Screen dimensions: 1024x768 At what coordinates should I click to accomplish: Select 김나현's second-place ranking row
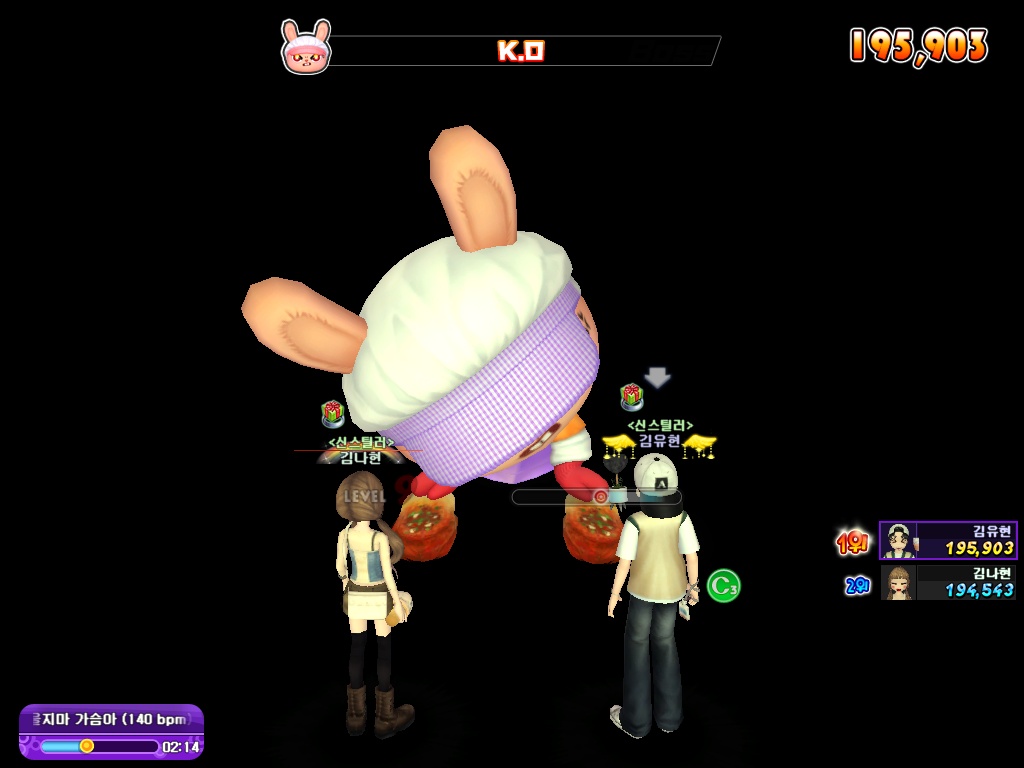[x=947, y=582]
